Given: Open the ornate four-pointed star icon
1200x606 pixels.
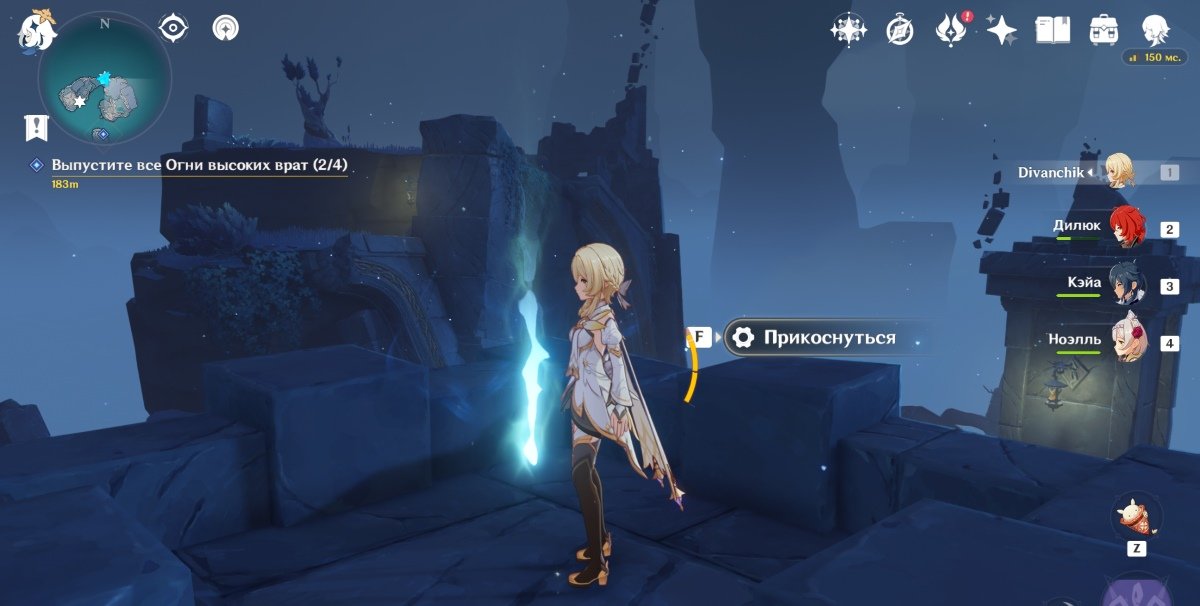Looking at the screenshot, I should tap(848, 30).
